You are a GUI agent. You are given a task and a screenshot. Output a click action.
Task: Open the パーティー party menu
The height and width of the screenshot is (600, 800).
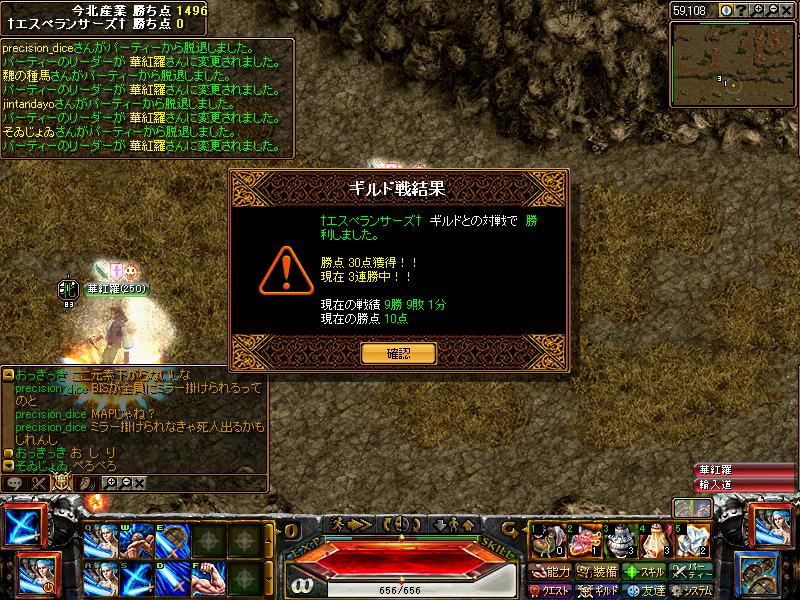692,572
